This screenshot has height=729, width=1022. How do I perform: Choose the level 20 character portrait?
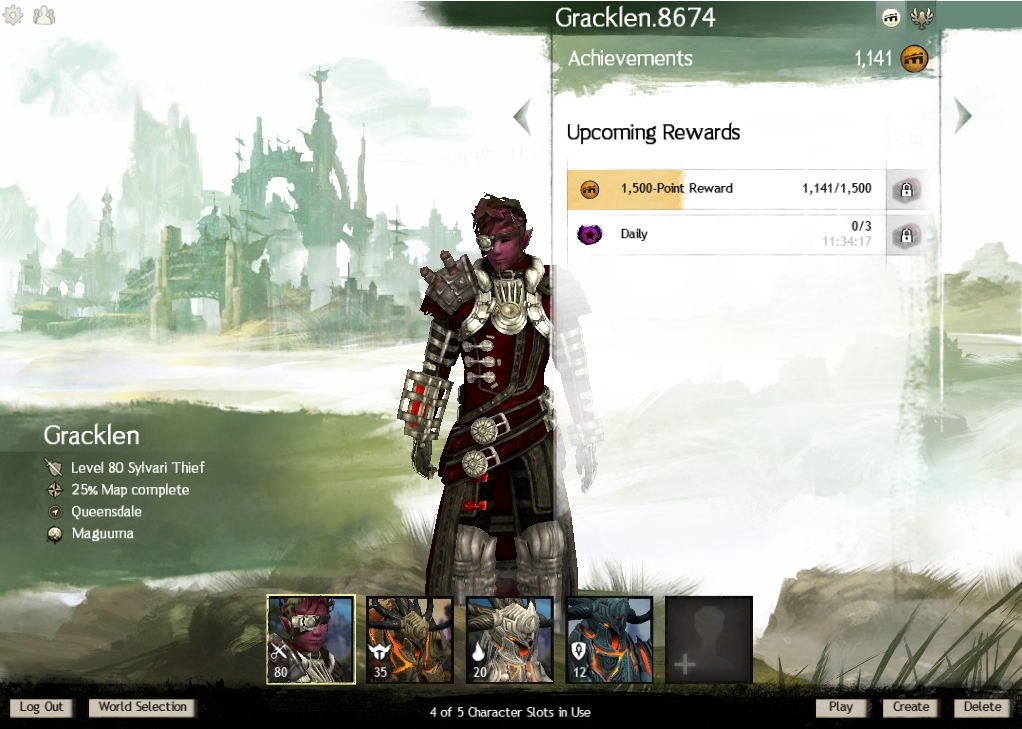click(510, 639)
